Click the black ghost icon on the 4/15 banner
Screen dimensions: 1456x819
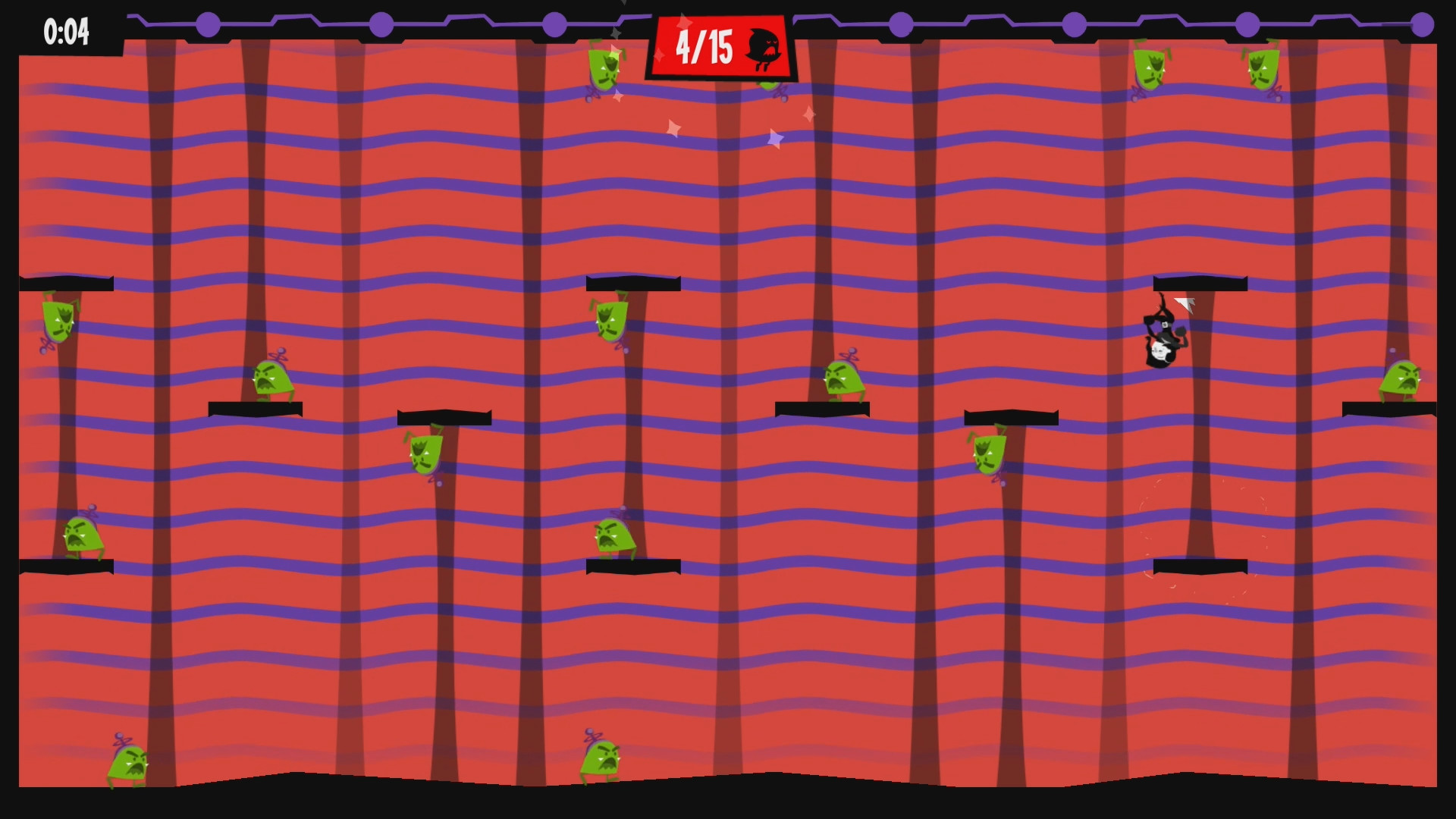764,48
